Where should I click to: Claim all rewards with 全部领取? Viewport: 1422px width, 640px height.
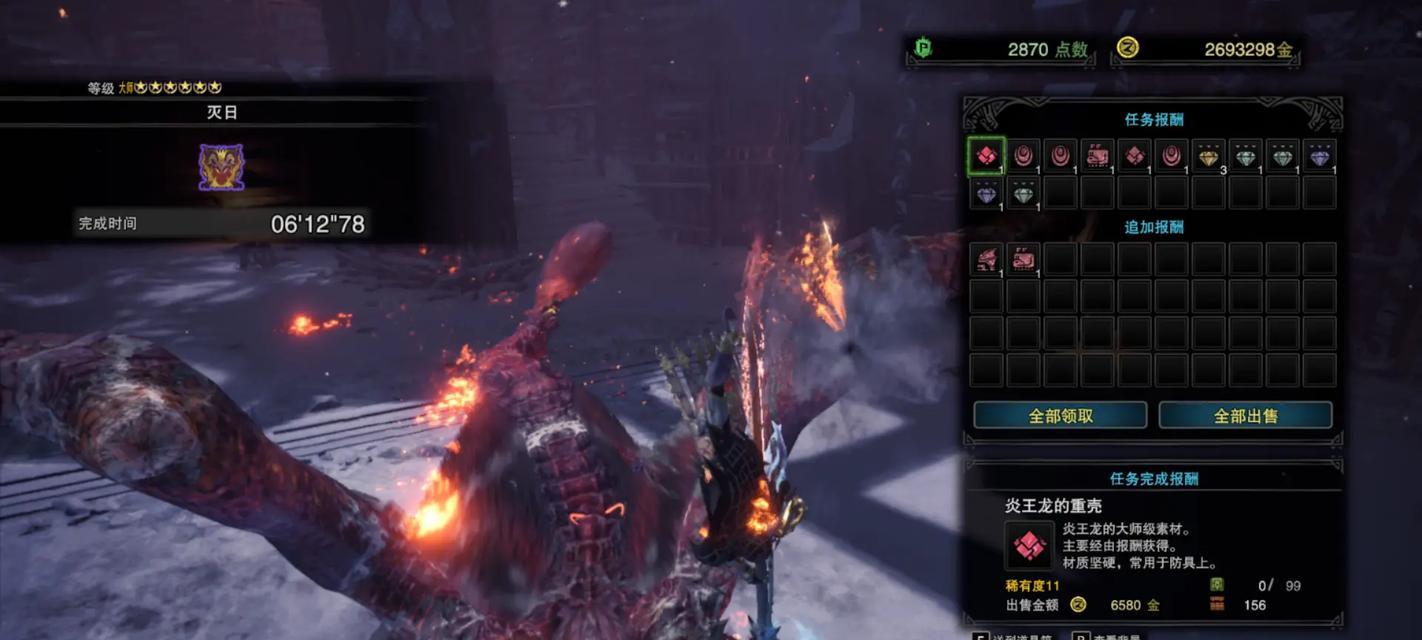(x=1060, y=415)
